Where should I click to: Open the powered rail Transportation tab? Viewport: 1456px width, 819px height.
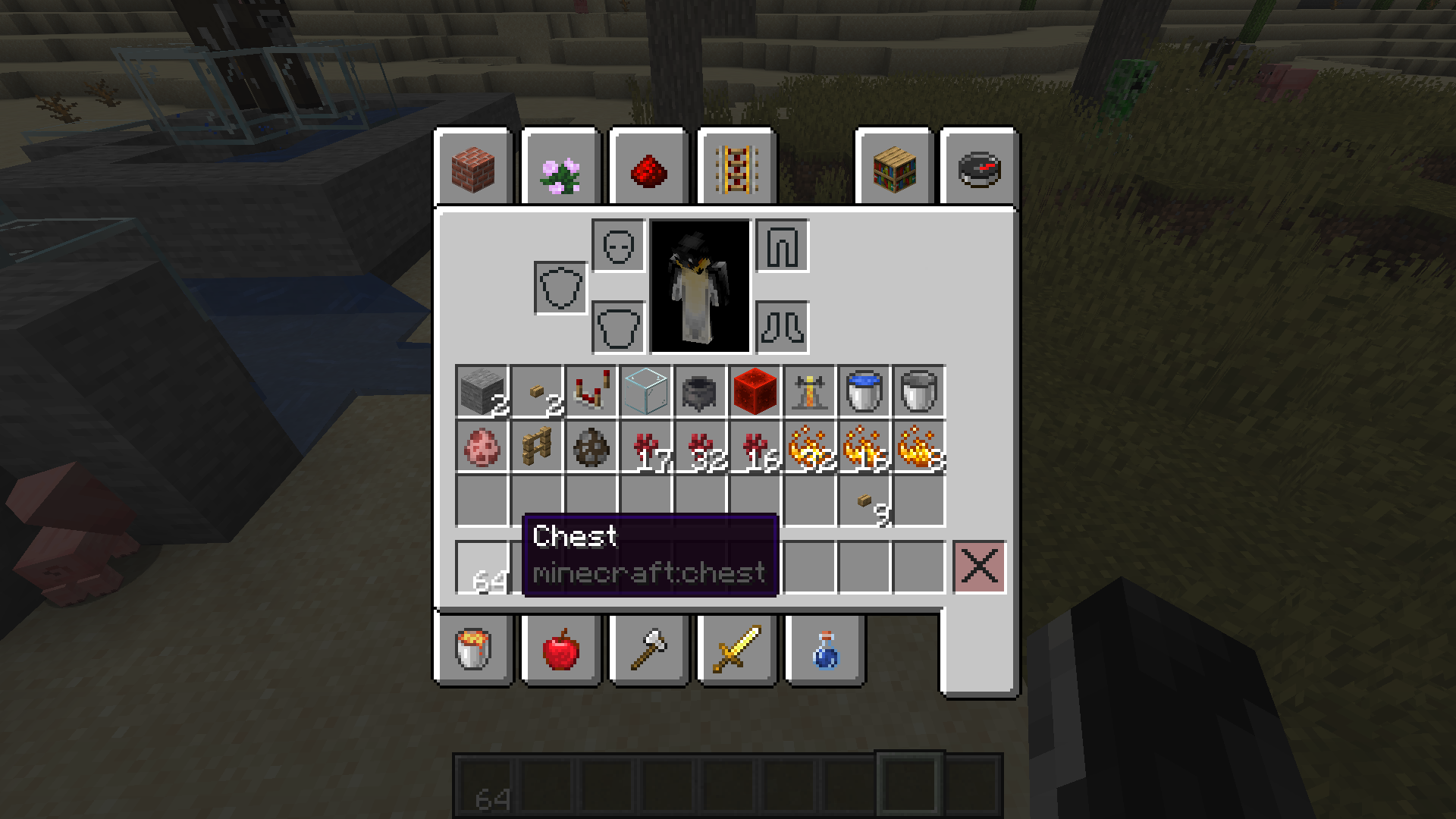click(x=737, y=168)
